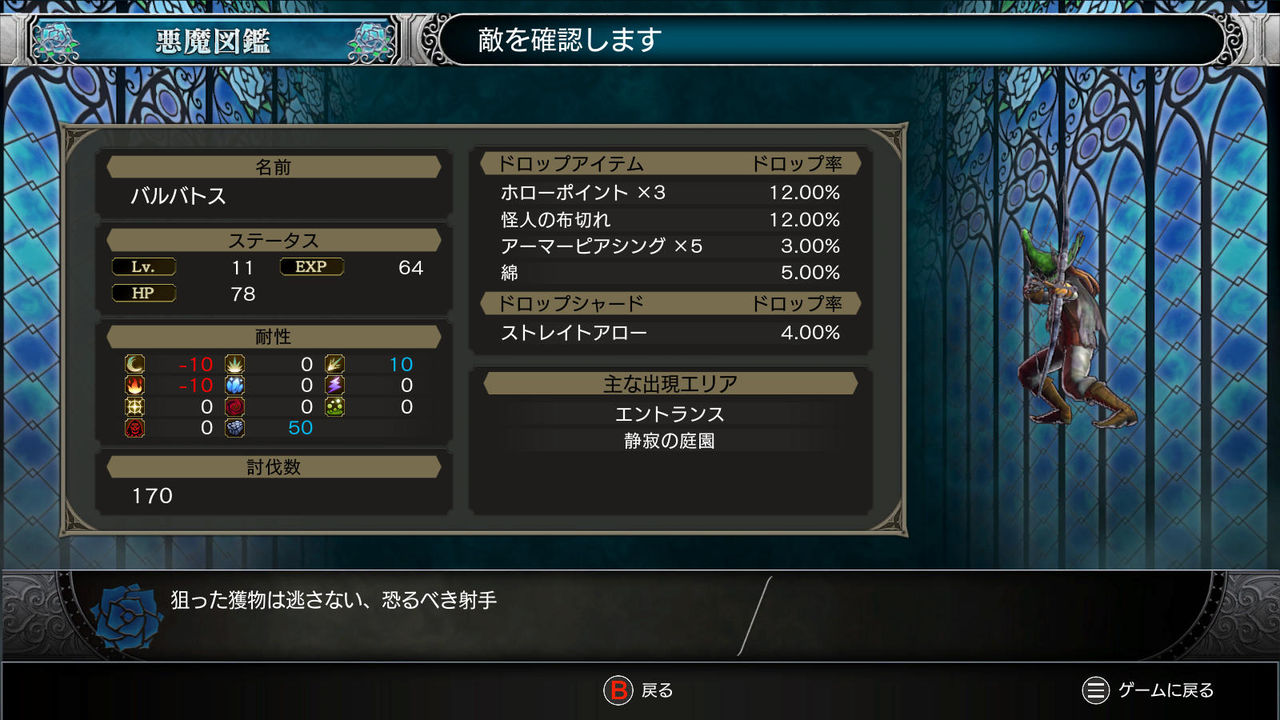This screenshot has width=1280, height=720.
Task: Click the Lv. label badge
Action: click(x=142, y=267)
